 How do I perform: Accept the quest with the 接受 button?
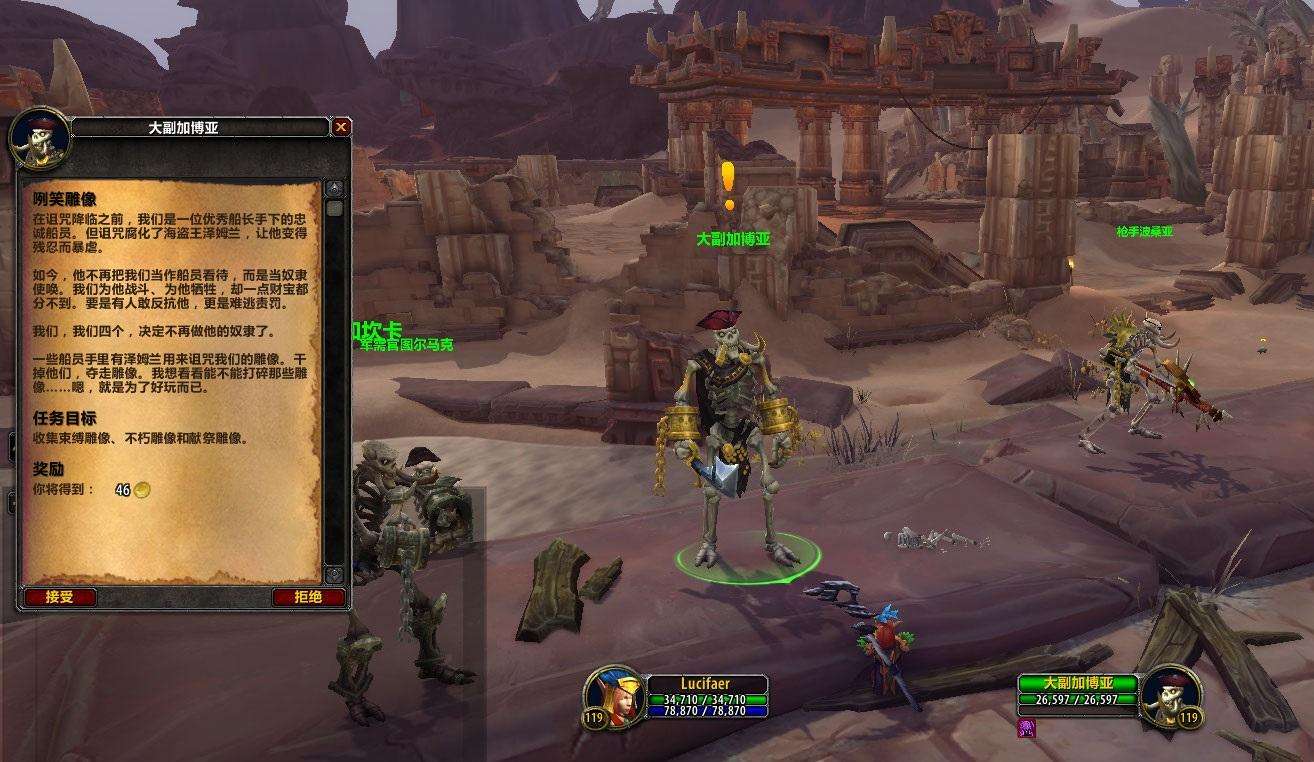[59, 597]
